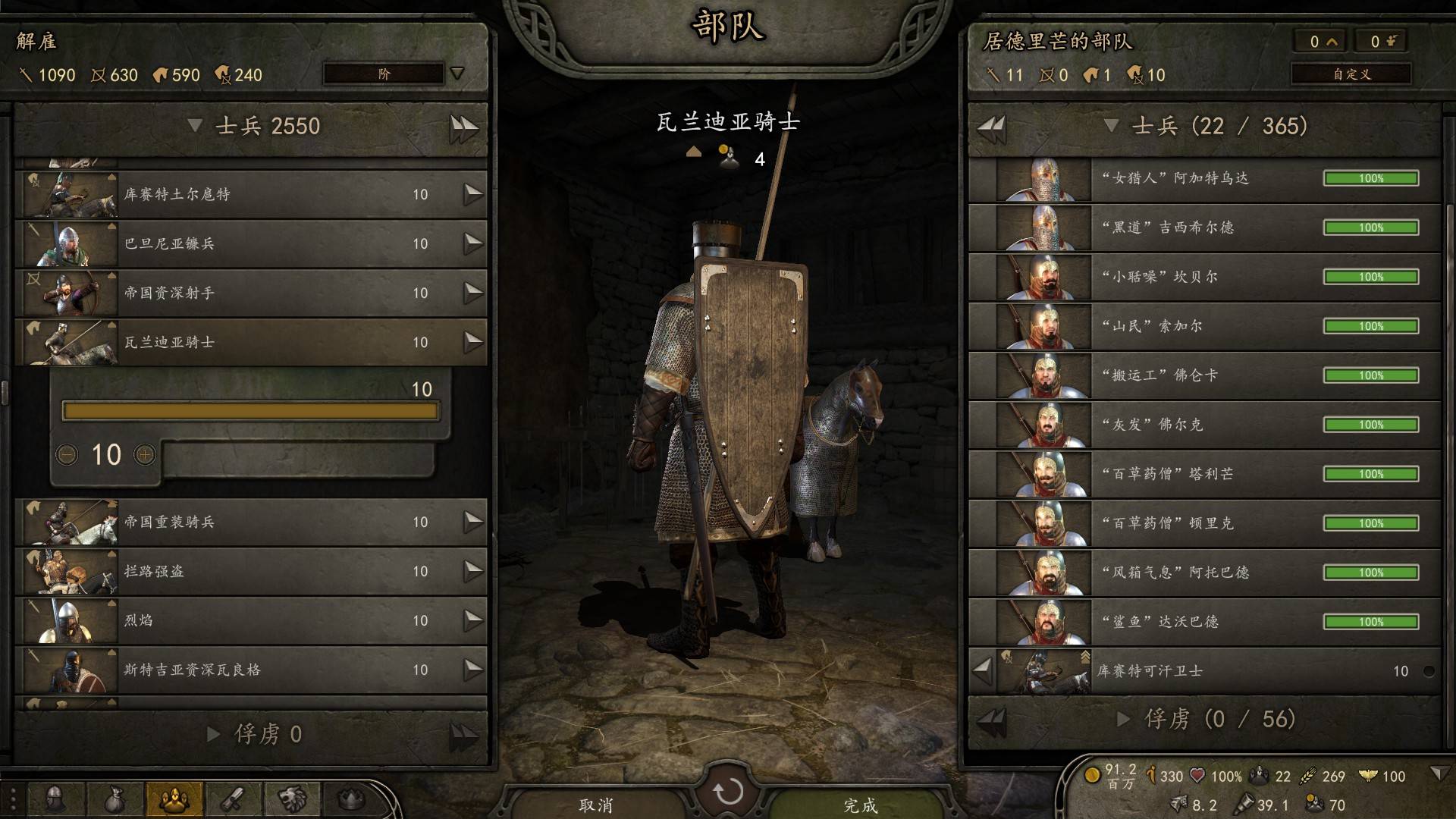
Task: Decrease 瓦兰迪亚骑士 transfer amount with minus
Action: [x=67, y=454]
